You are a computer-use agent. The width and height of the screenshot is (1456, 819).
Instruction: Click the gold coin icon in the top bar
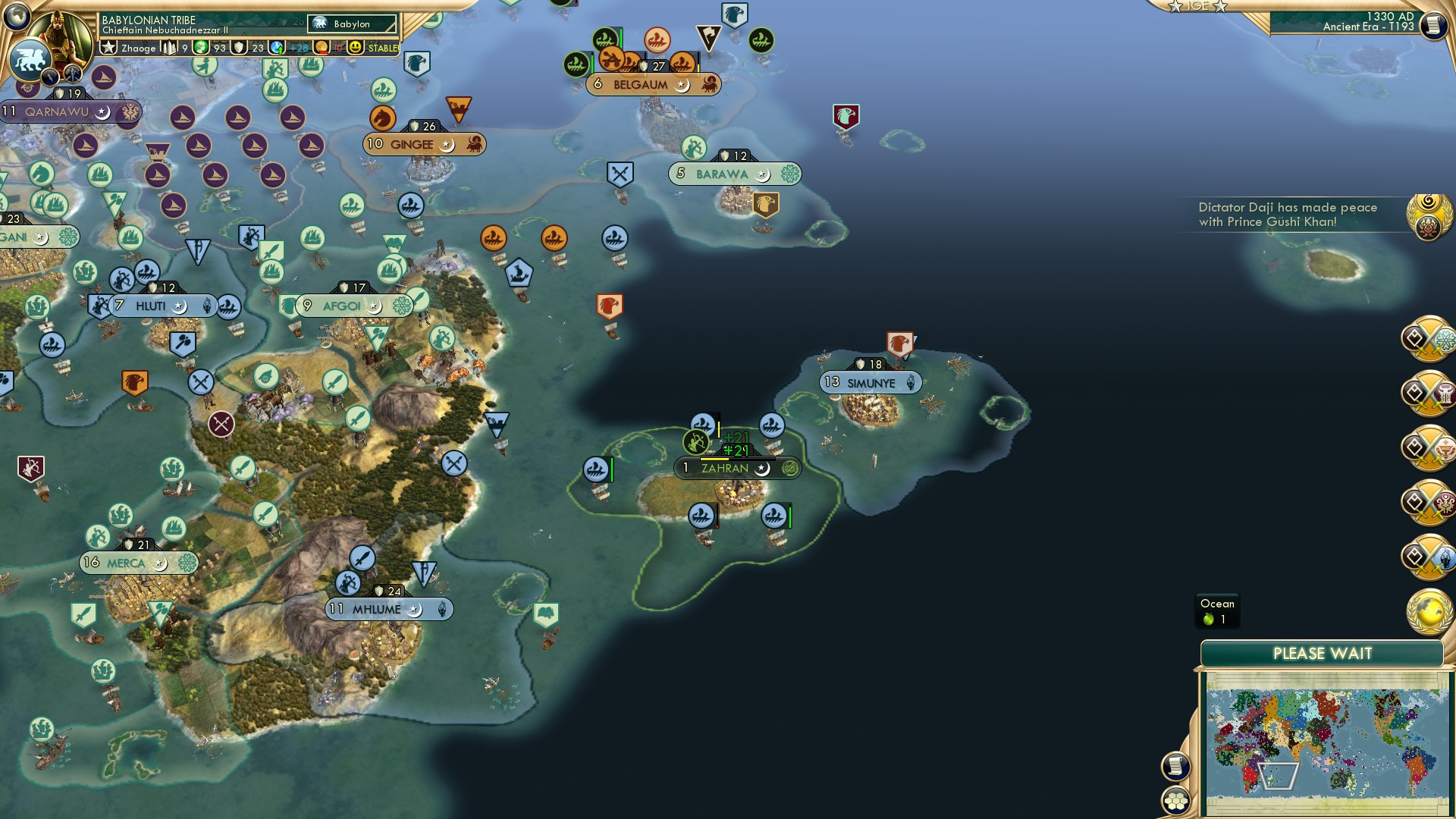point(321,48)
